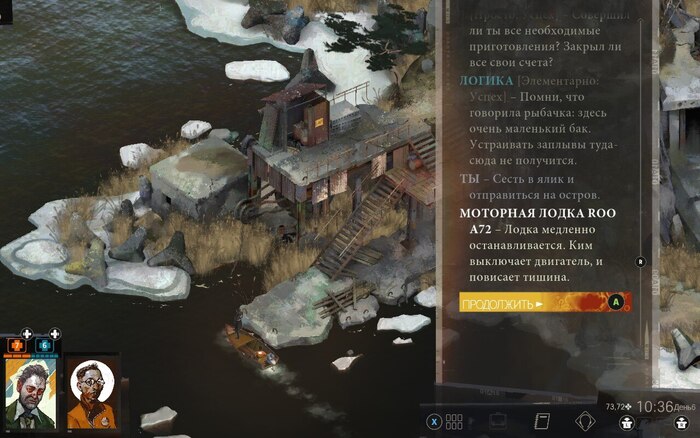Use the plus button above orange health counter
Viewport: 700px width, 438px height.
[x=27, y=333]
